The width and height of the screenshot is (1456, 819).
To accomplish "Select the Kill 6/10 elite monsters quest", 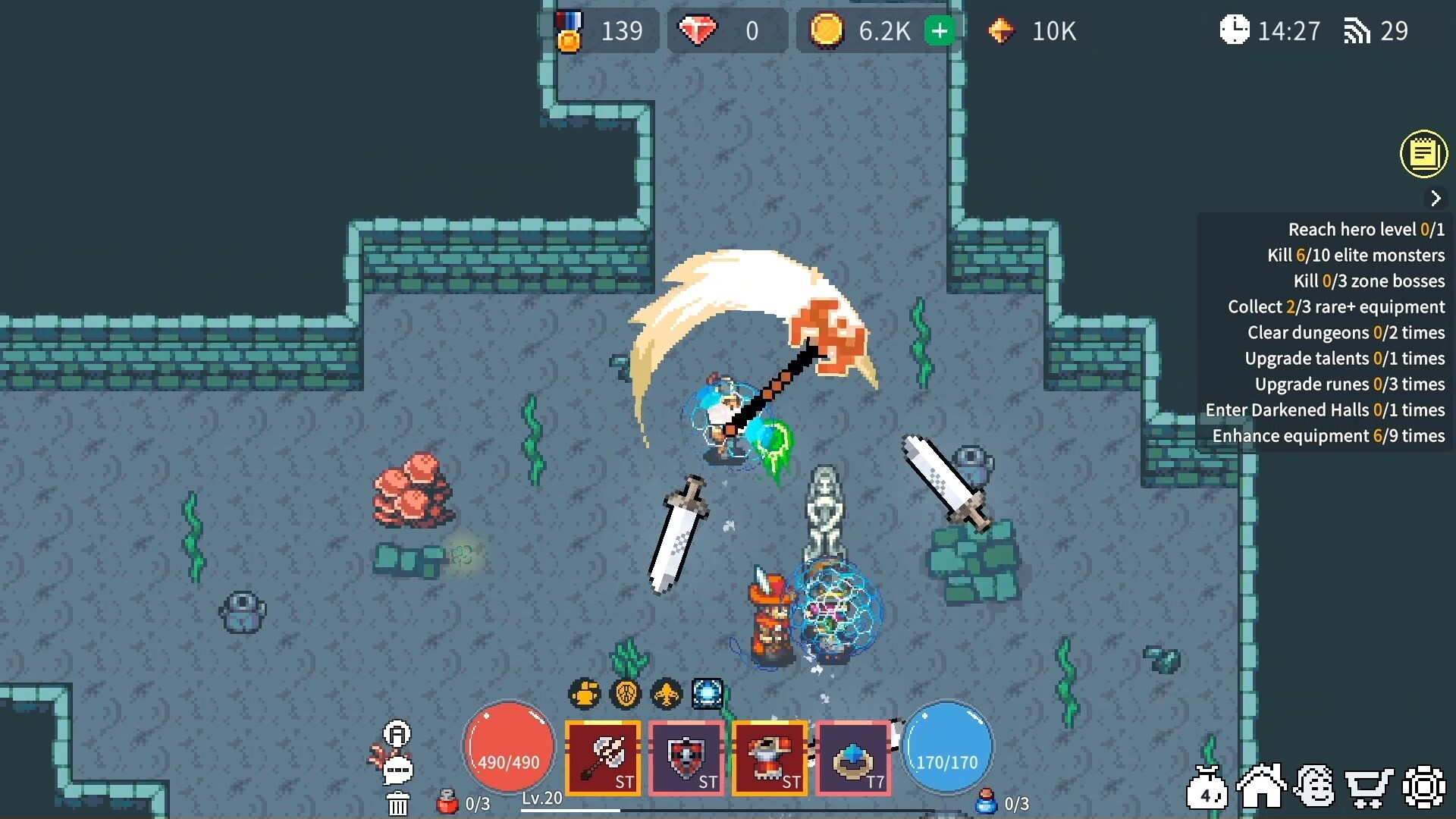I will click(x=1356, y=255).
